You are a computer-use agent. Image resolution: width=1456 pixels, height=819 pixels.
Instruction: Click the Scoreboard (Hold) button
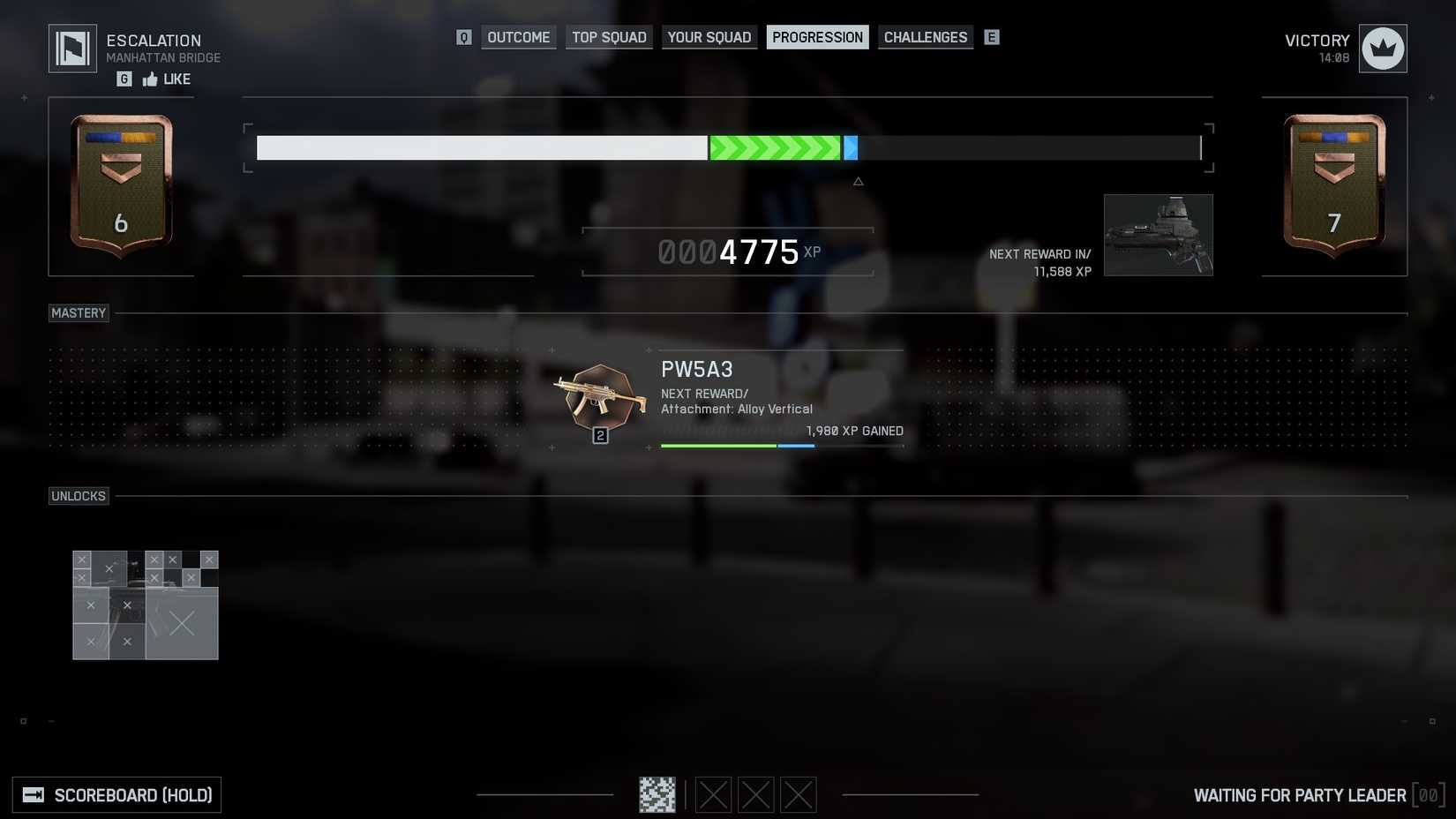(x=117, y=794)
